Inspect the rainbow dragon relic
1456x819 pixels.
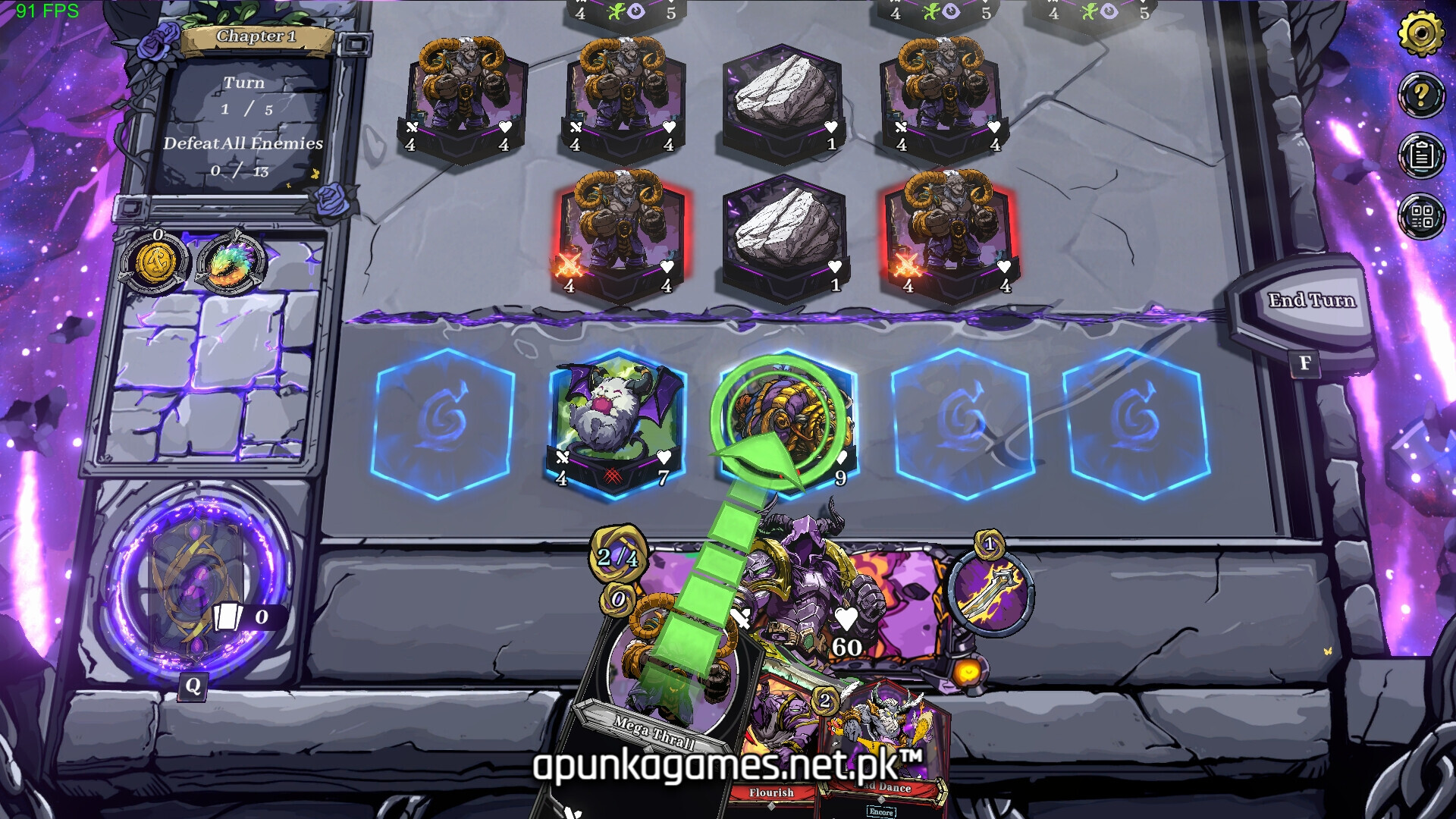coord(231,263)
